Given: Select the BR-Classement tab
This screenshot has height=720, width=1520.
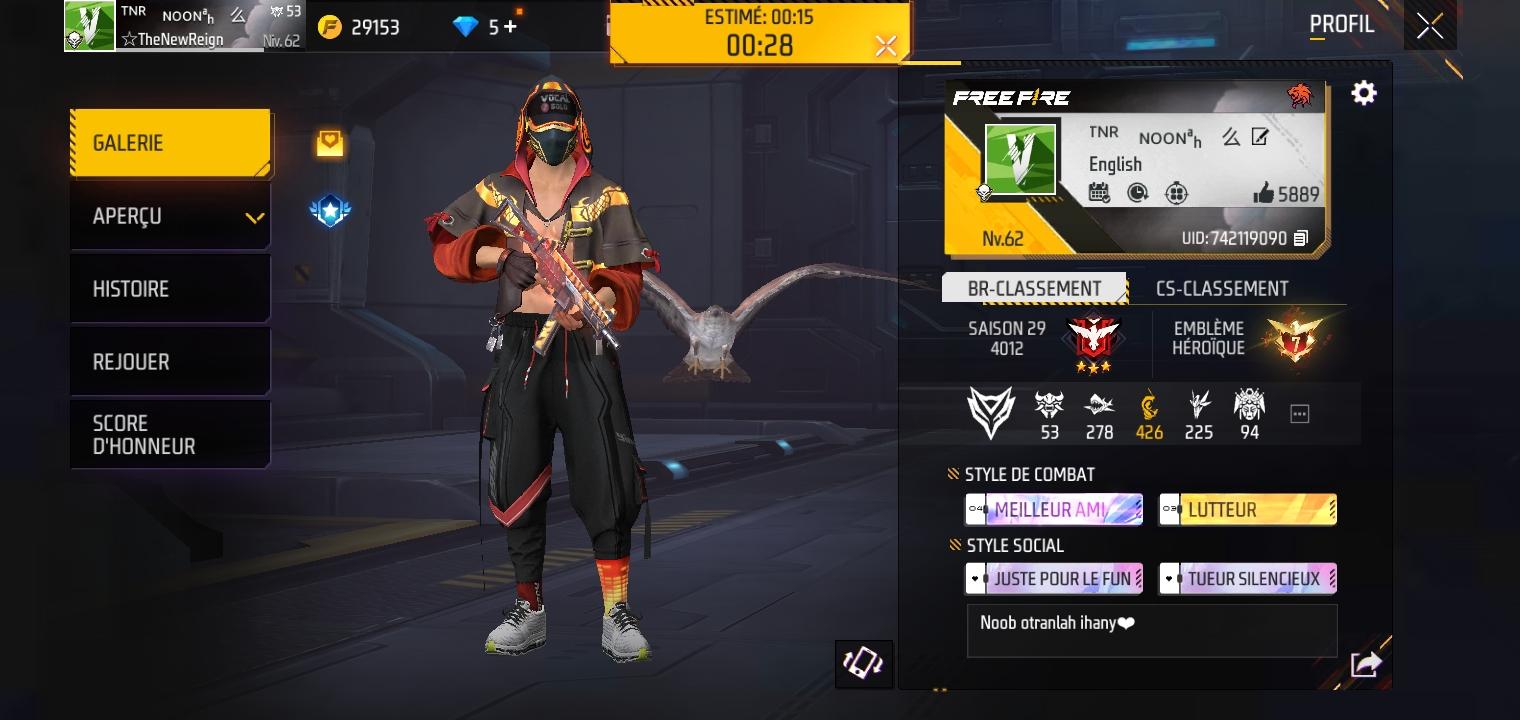Looking at the screenshot, I should [x=1034, y=289].
